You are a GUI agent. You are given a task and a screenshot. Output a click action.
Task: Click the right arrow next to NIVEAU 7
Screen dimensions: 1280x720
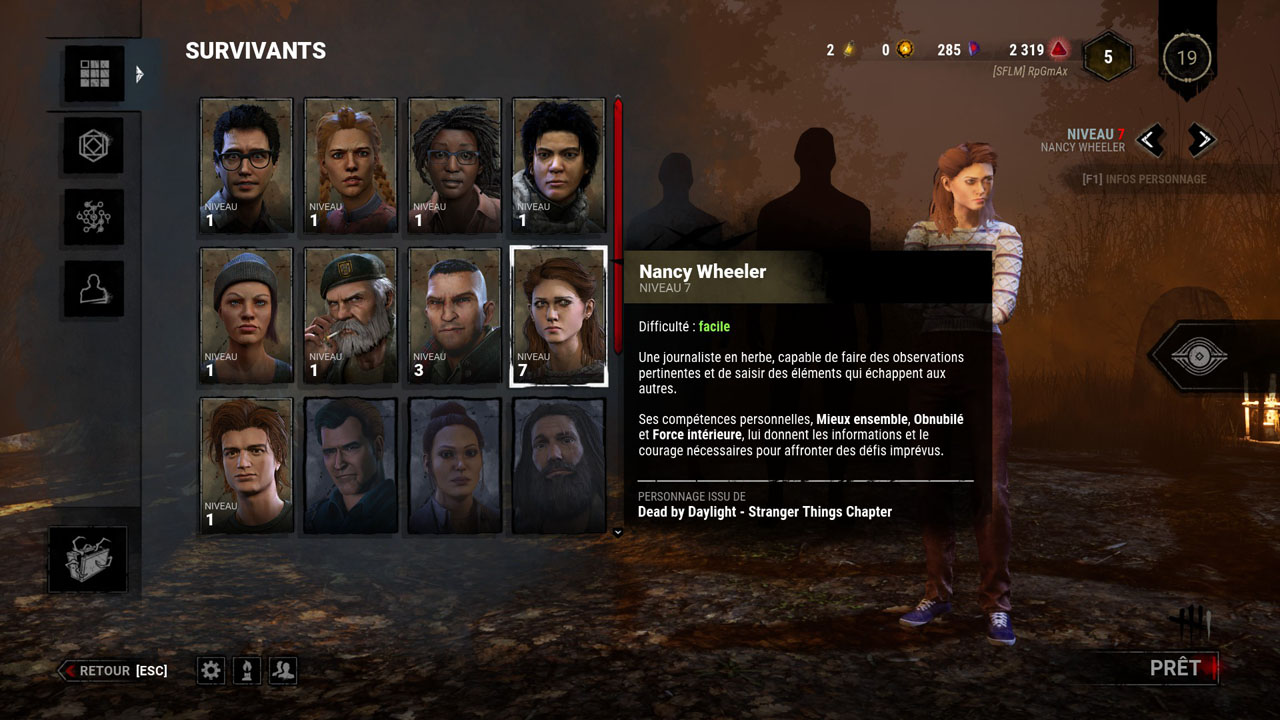(x=1201, y=140)
